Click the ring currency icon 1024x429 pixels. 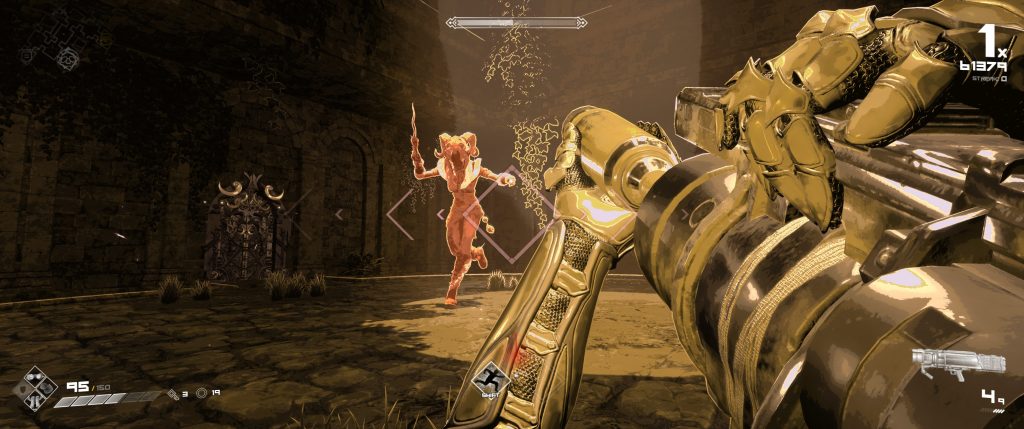click(x=202, y=393)
